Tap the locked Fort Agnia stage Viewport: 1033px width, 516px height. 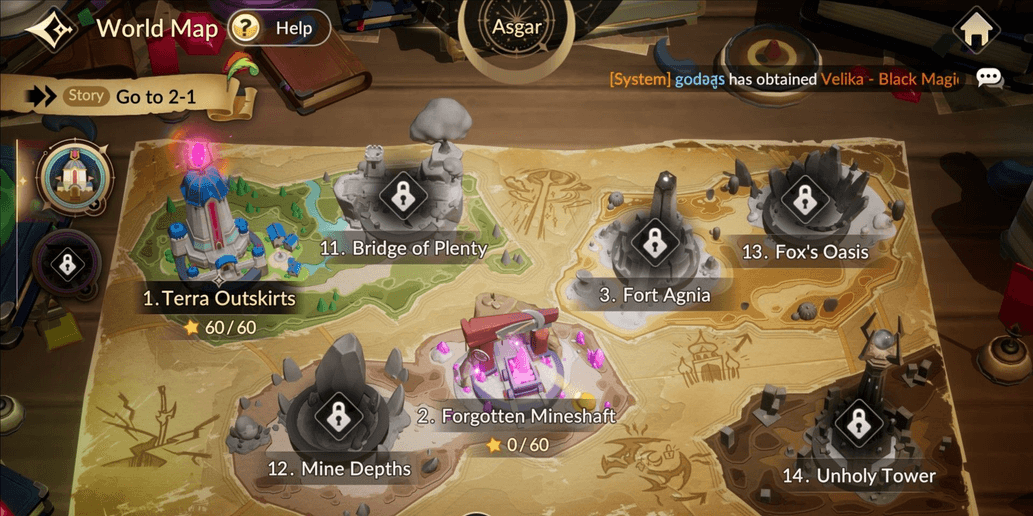pyautogui.click(x=654, y=242)
